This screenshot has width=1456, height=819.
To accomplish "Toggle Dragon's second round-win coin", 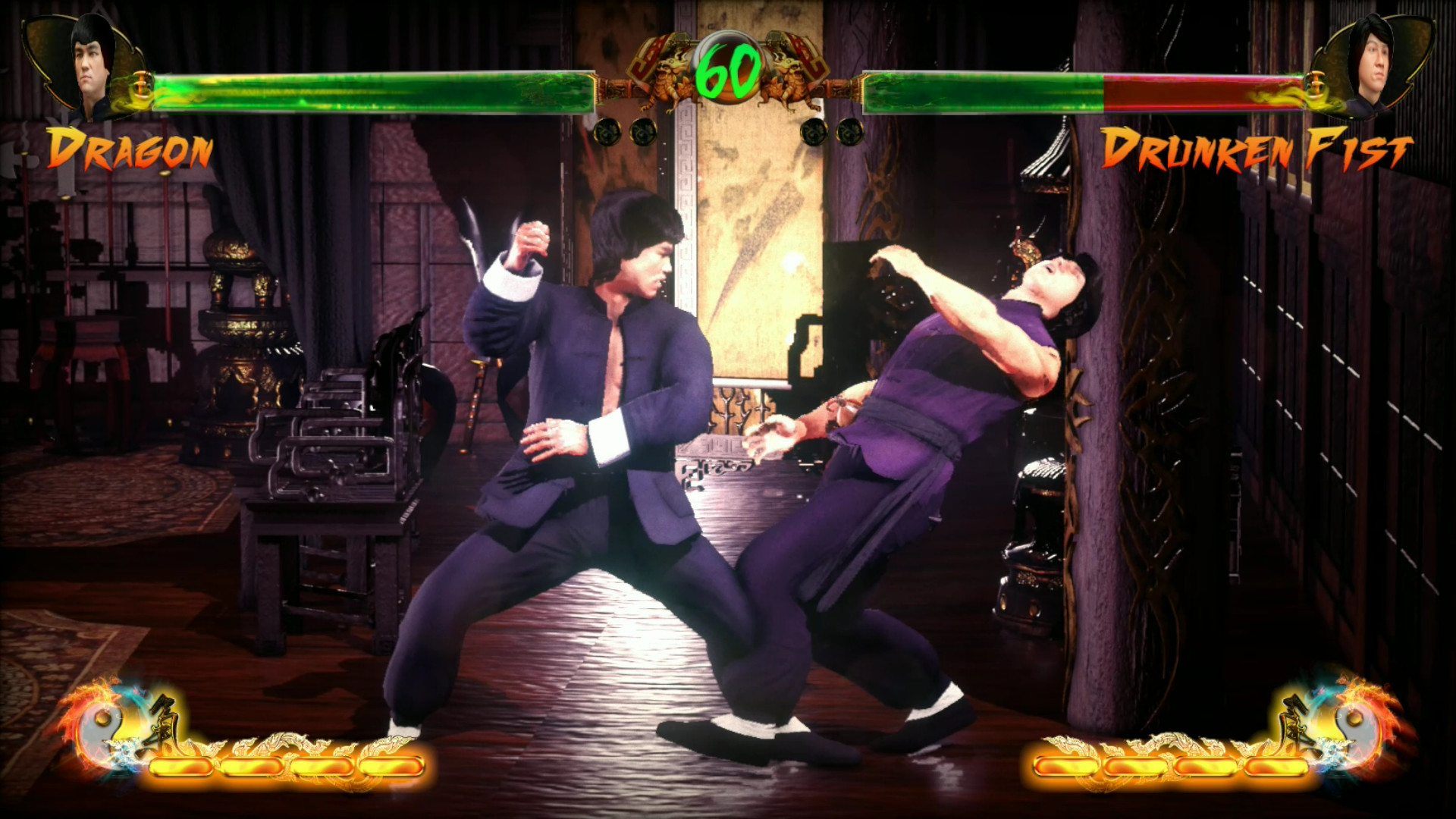I will [x=644, y=132].
